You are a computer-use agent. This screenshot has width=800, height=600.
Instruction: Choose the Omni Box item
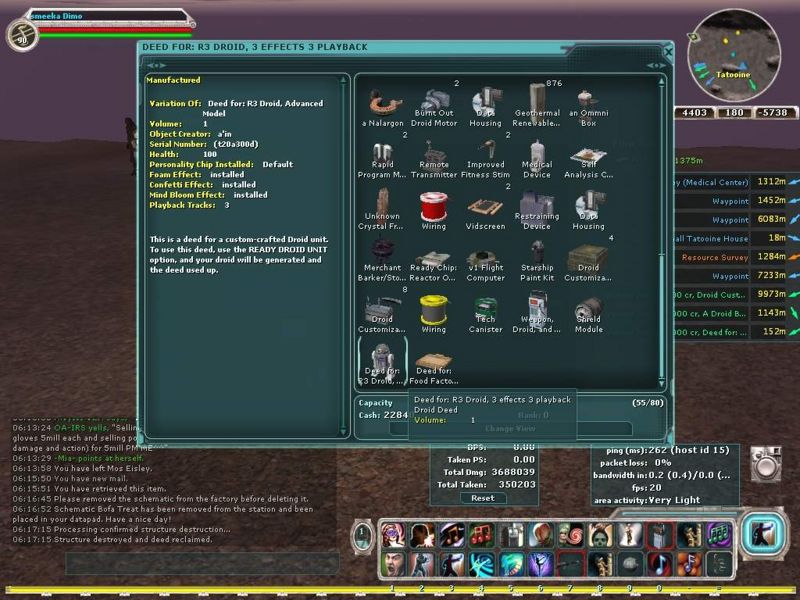589,104
